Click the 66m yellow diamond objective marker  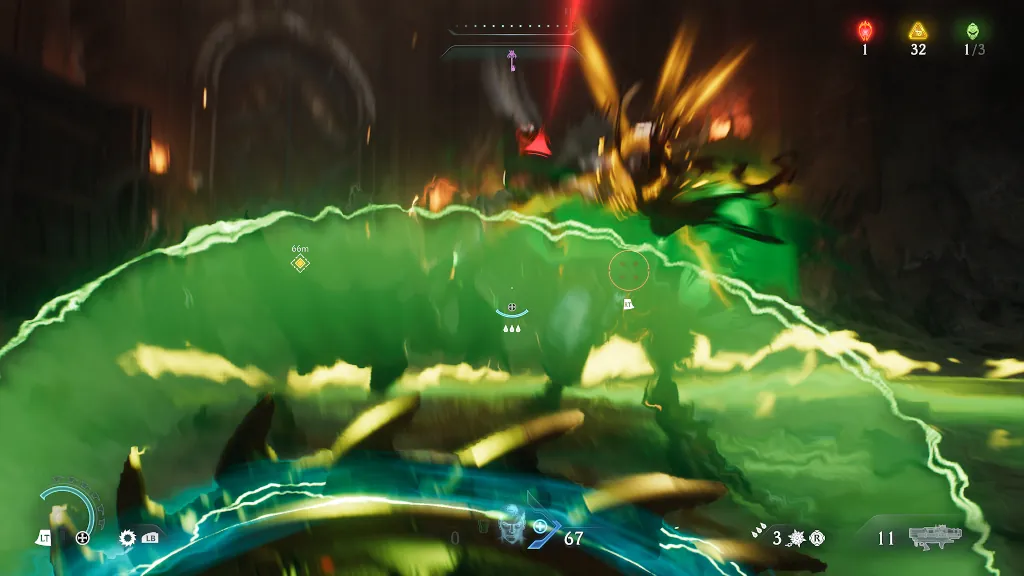298,263
